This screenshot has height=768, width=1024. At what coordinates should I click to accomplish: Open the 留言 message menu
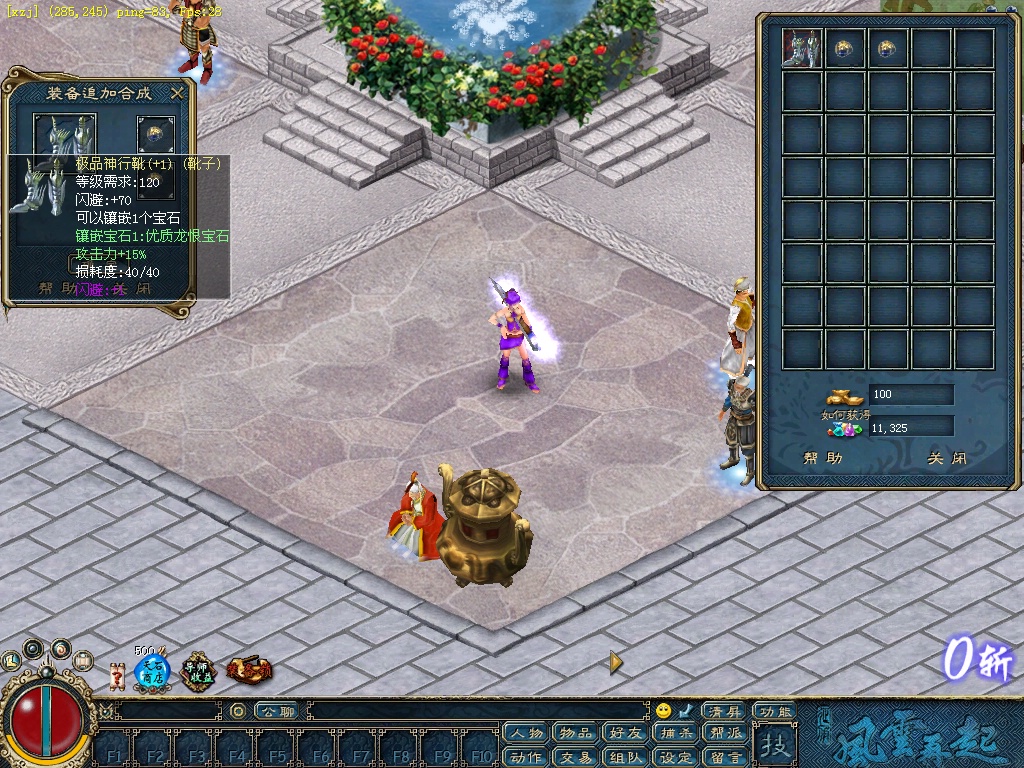pyautogui.click(x=726, y=757)
